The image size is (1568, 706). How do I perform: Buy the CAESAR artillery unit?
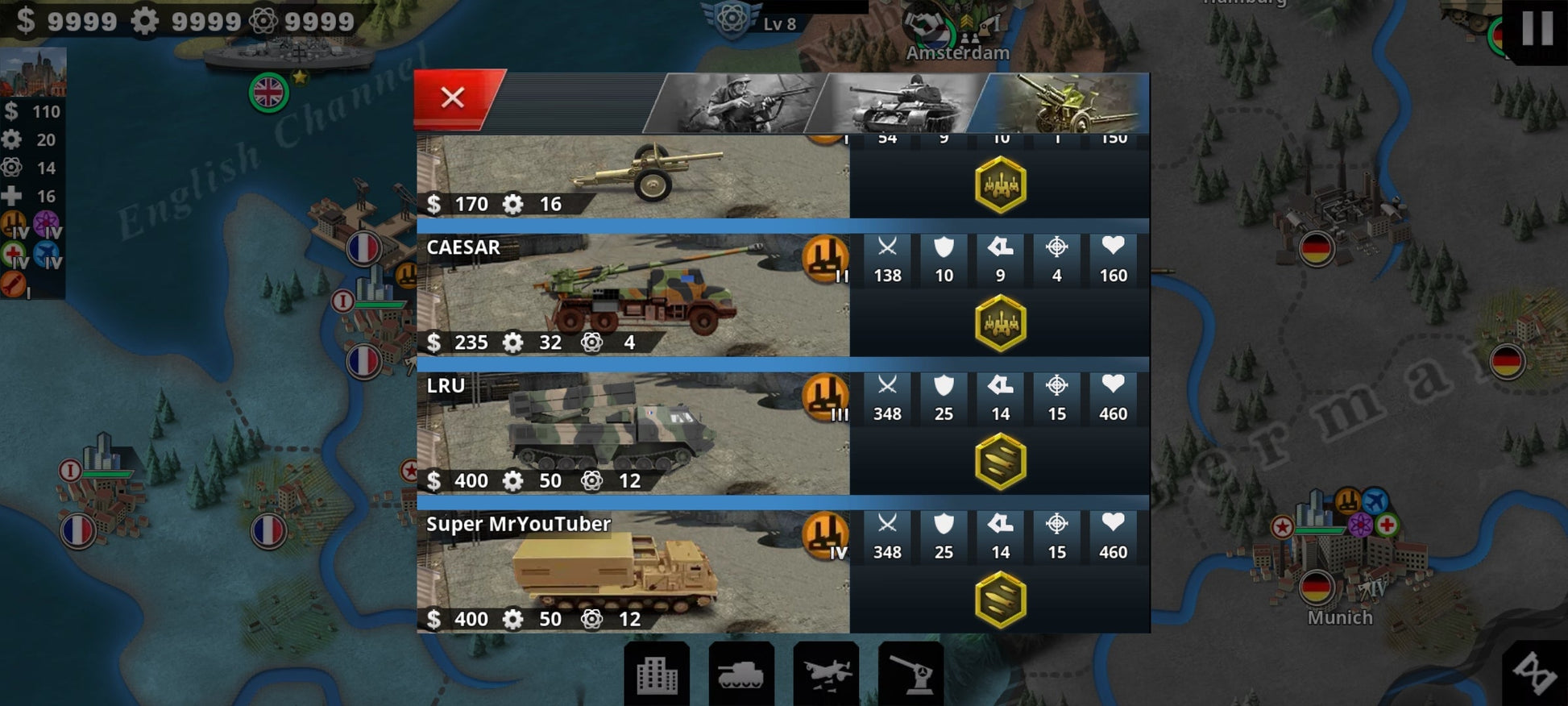click(x=633, y=295)
